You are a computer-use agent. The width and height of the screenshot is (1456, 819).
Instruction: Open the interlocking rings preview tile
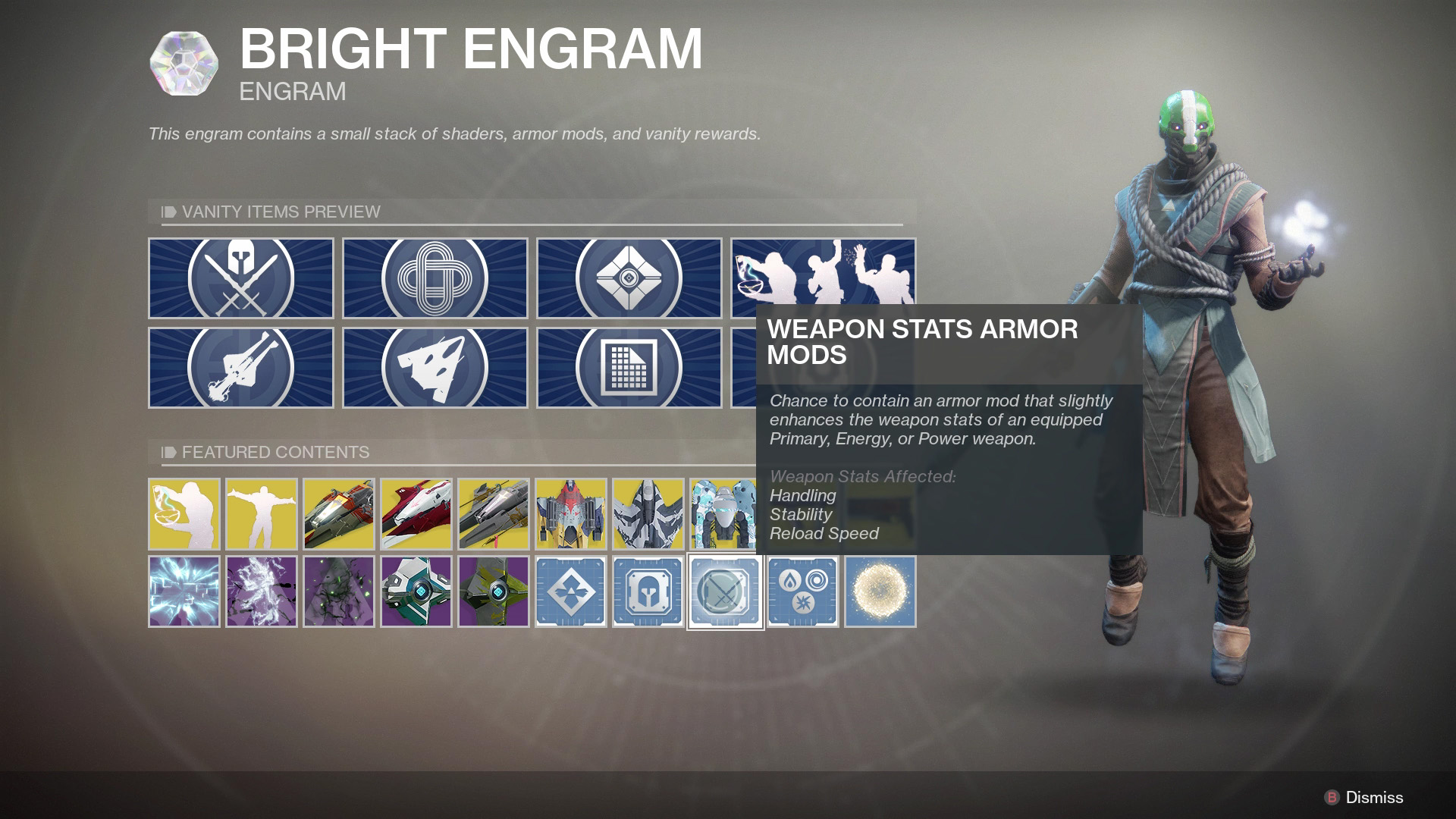click(x=435, y=278)
